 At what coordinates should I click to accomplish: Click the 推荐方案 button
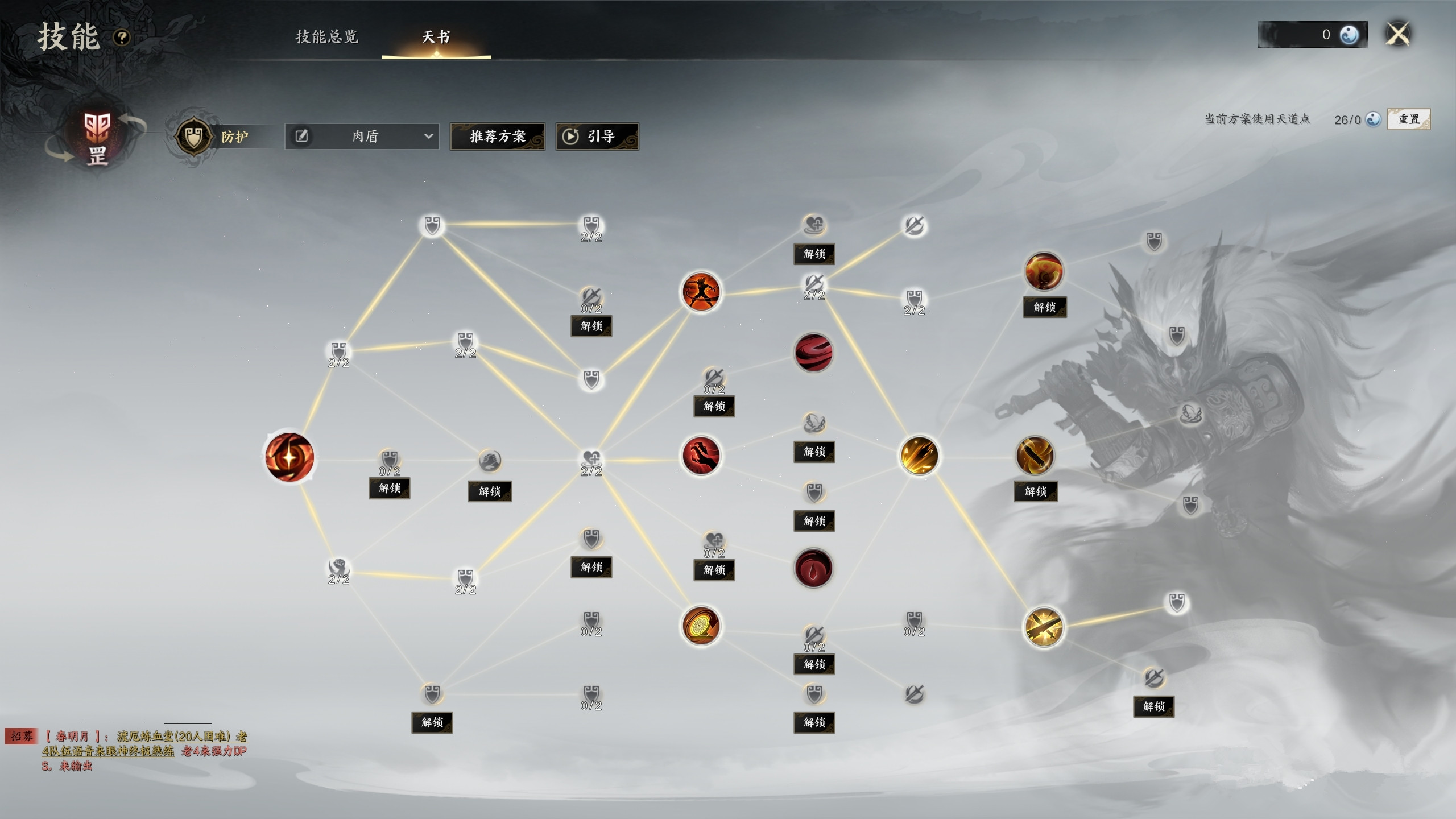[497, 136]
